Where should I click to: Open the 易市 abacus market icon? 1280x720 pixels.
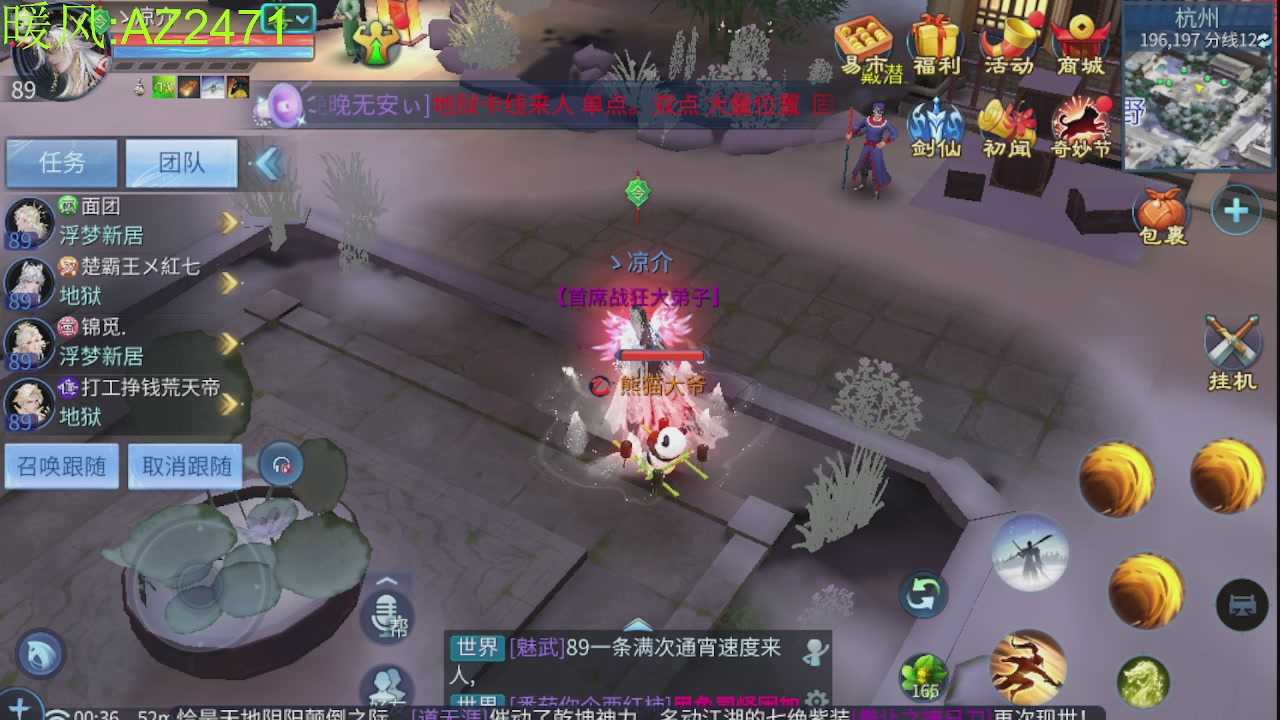coord(862,40)
